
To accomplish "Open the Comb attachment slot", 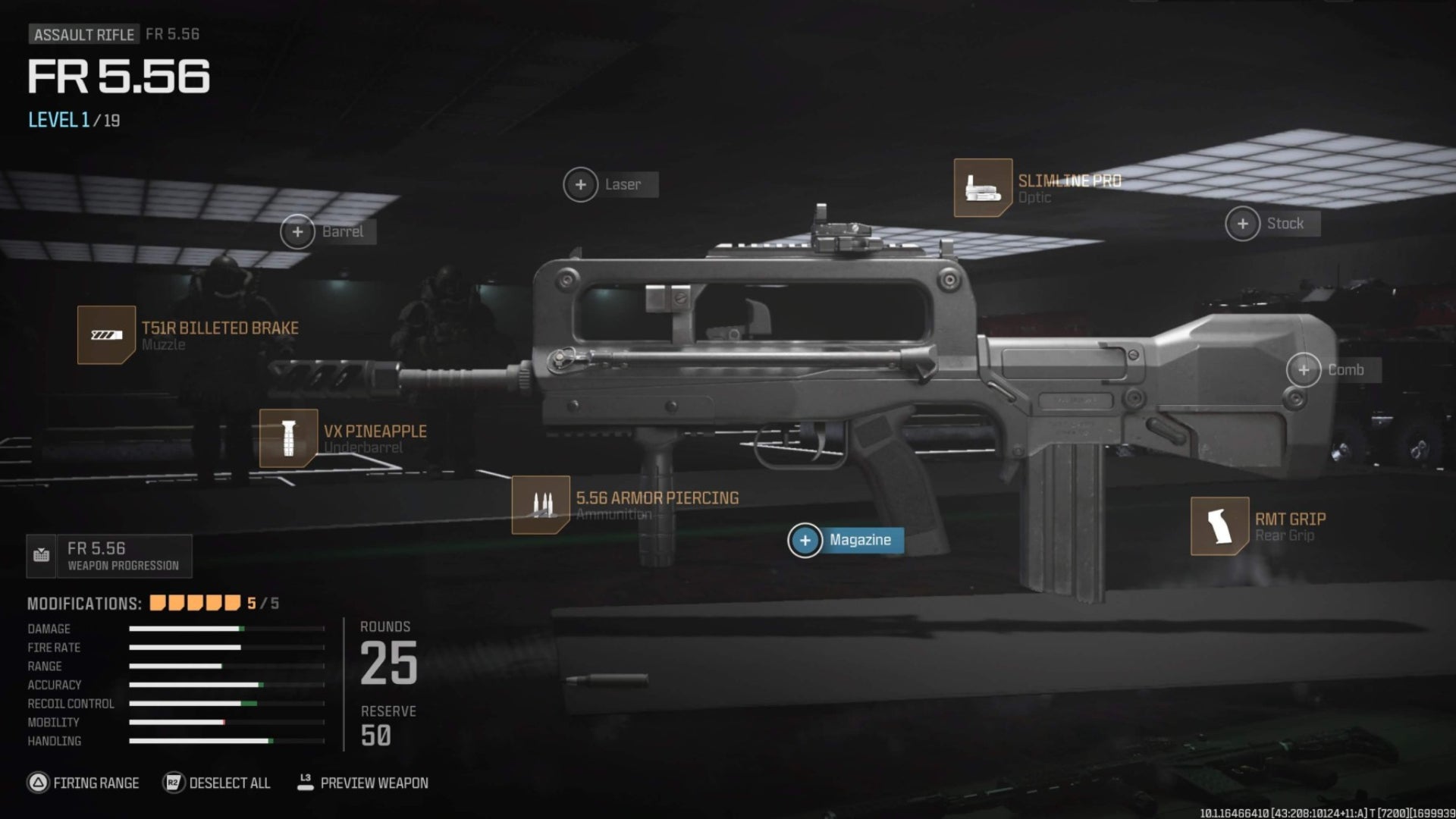I will click(x=1304, y=370).
